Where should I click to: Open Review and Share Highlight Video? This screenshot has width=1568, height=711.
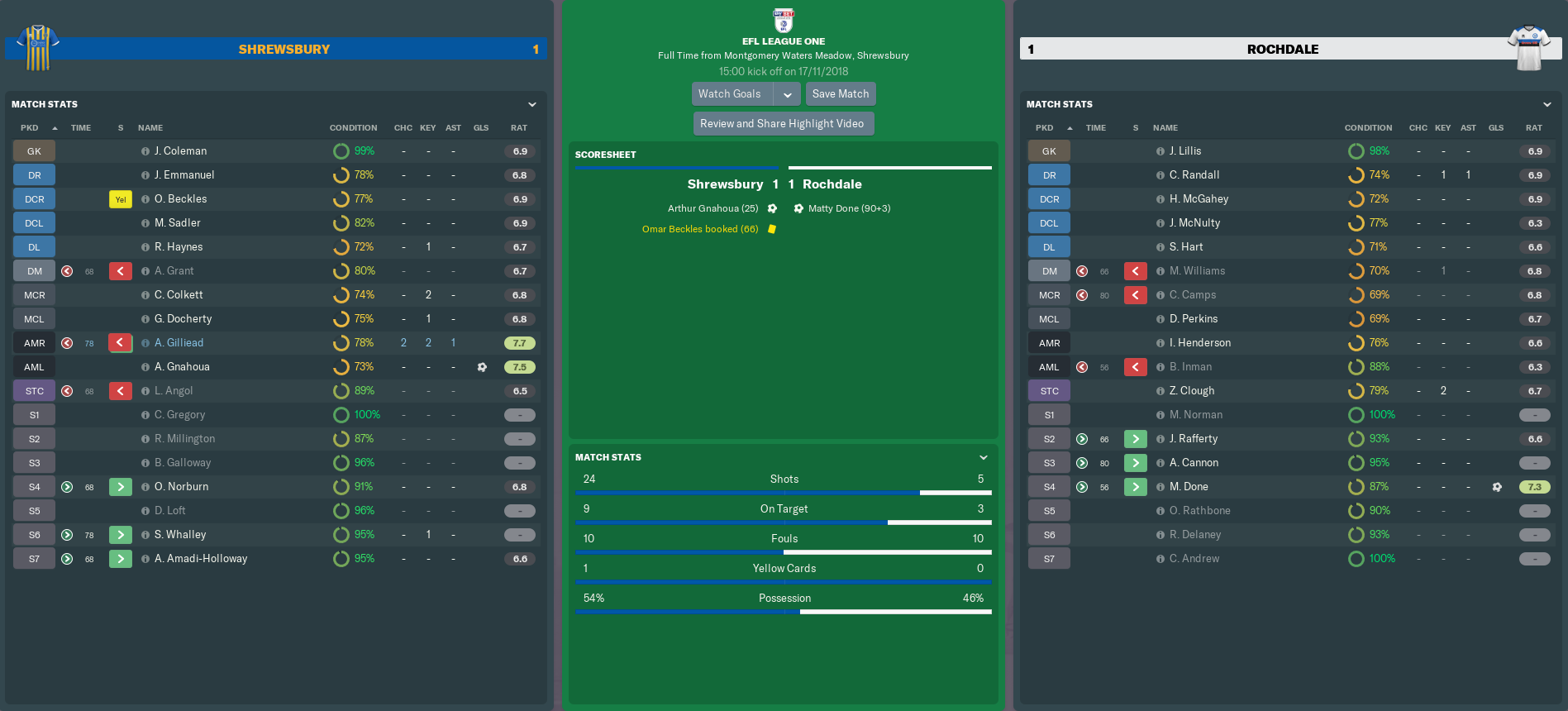[782, 124]
